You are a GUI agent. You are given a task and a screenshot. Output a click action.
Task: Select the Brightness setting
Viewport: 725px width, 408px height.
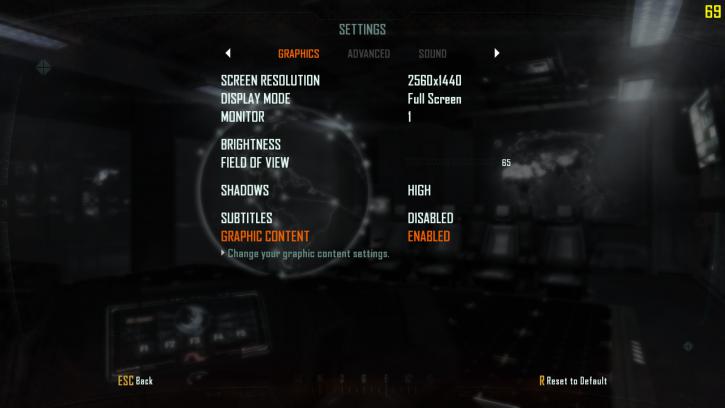point(251,145)
